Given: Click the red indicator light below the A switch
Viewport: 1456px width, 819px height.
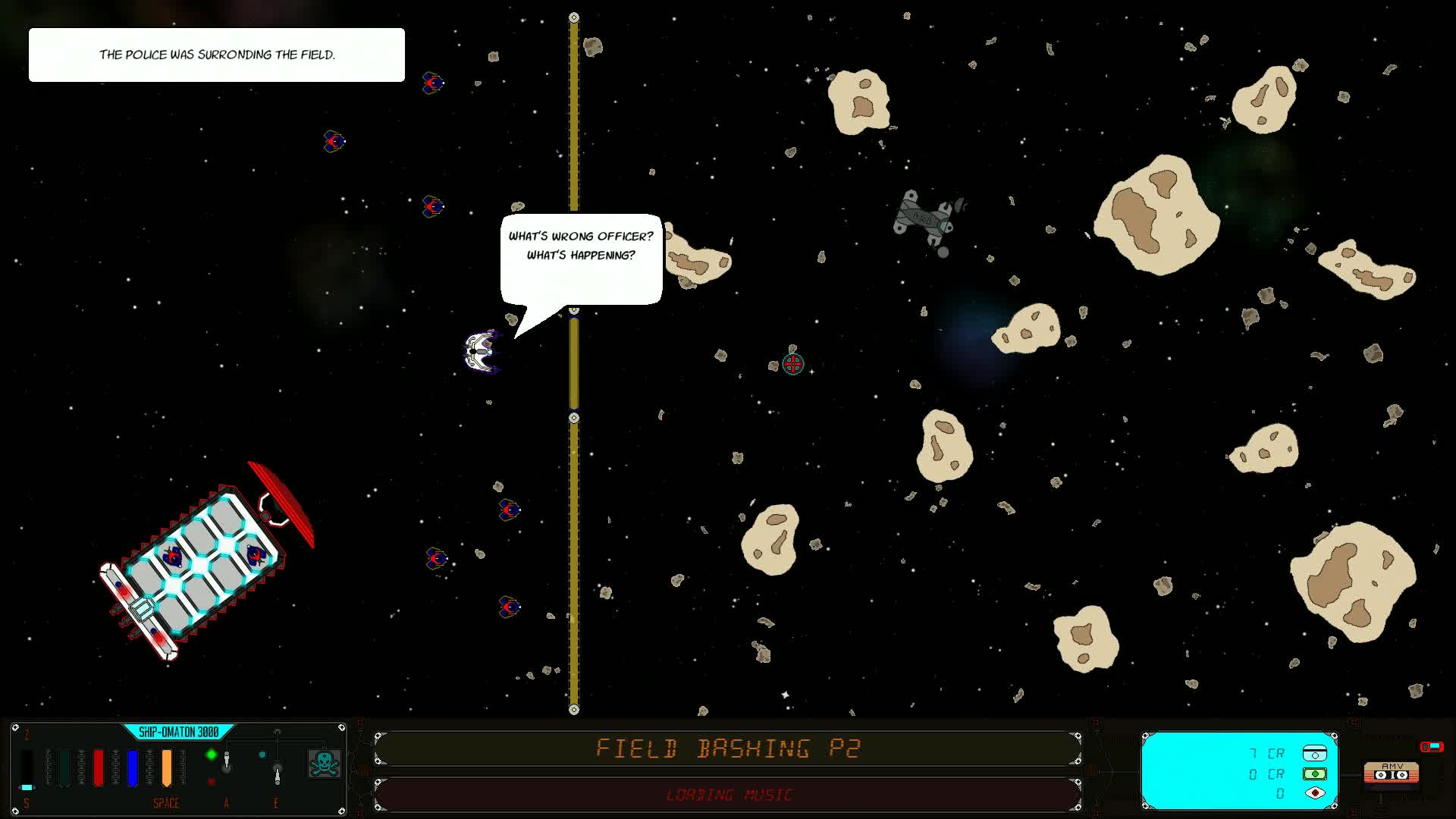Looking at the screenshot, I should click(212, 781).
